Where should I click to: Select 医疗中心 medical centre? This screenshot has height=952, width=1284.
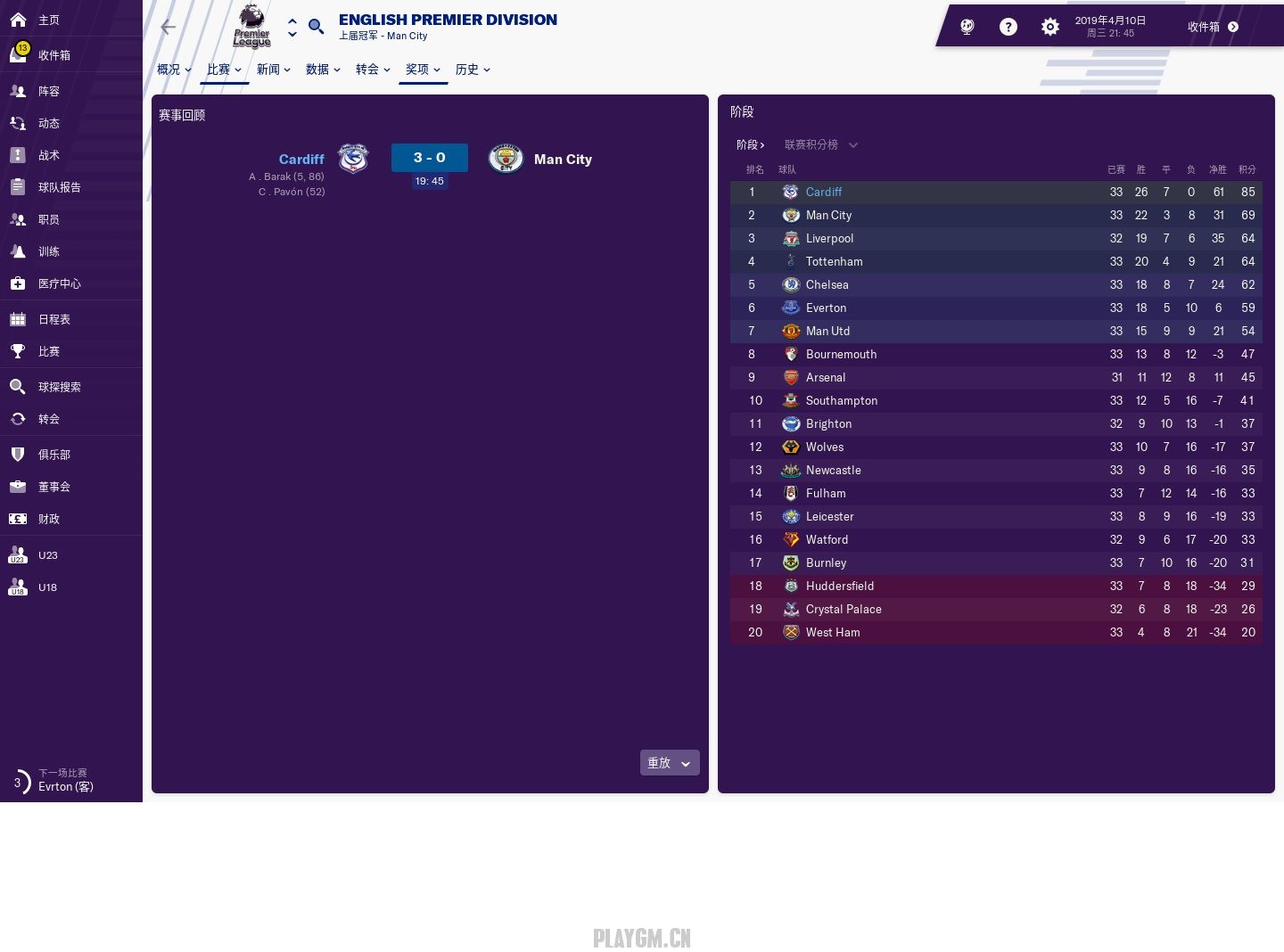click(59, 283)
